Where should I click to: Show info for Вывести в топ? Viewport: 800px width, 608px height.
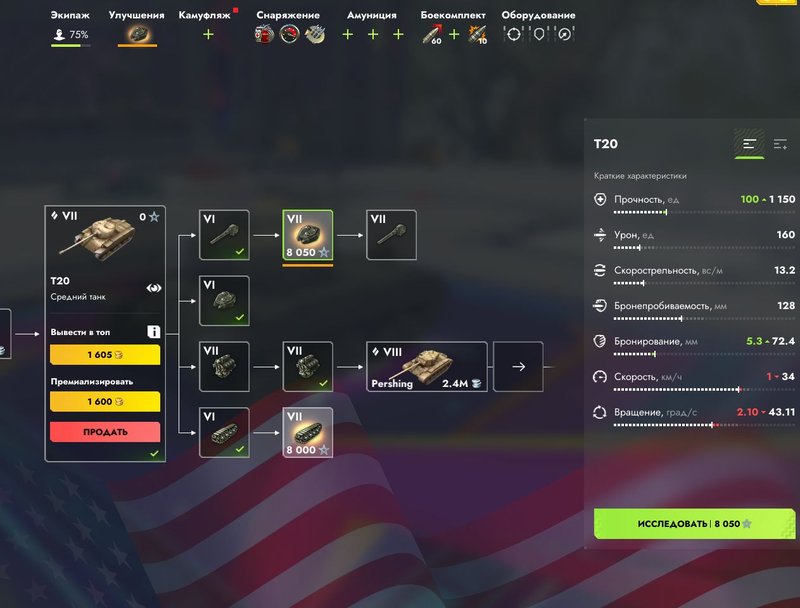[153, 332]
